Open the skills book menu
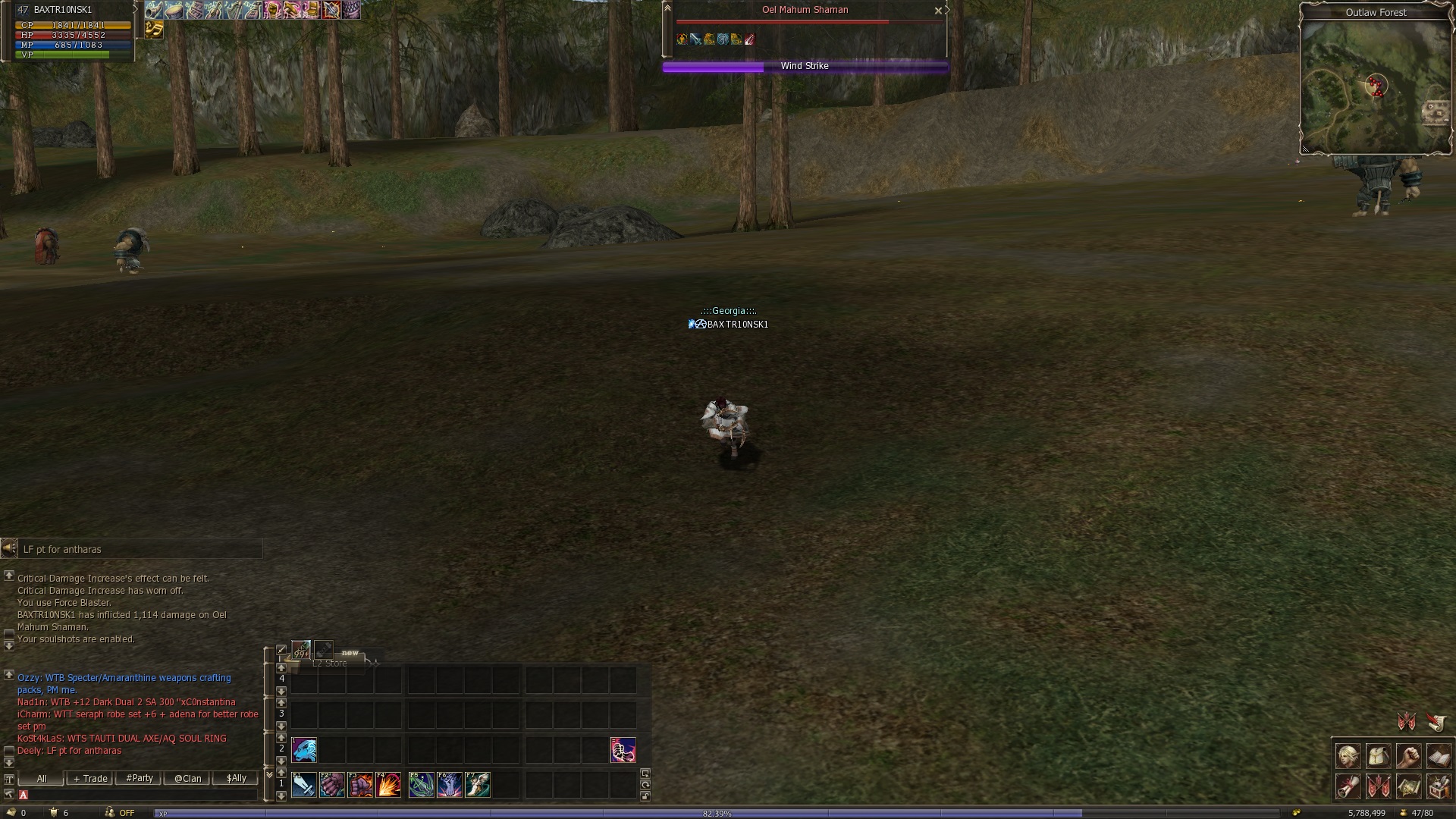 click(x=1439, y=756)
